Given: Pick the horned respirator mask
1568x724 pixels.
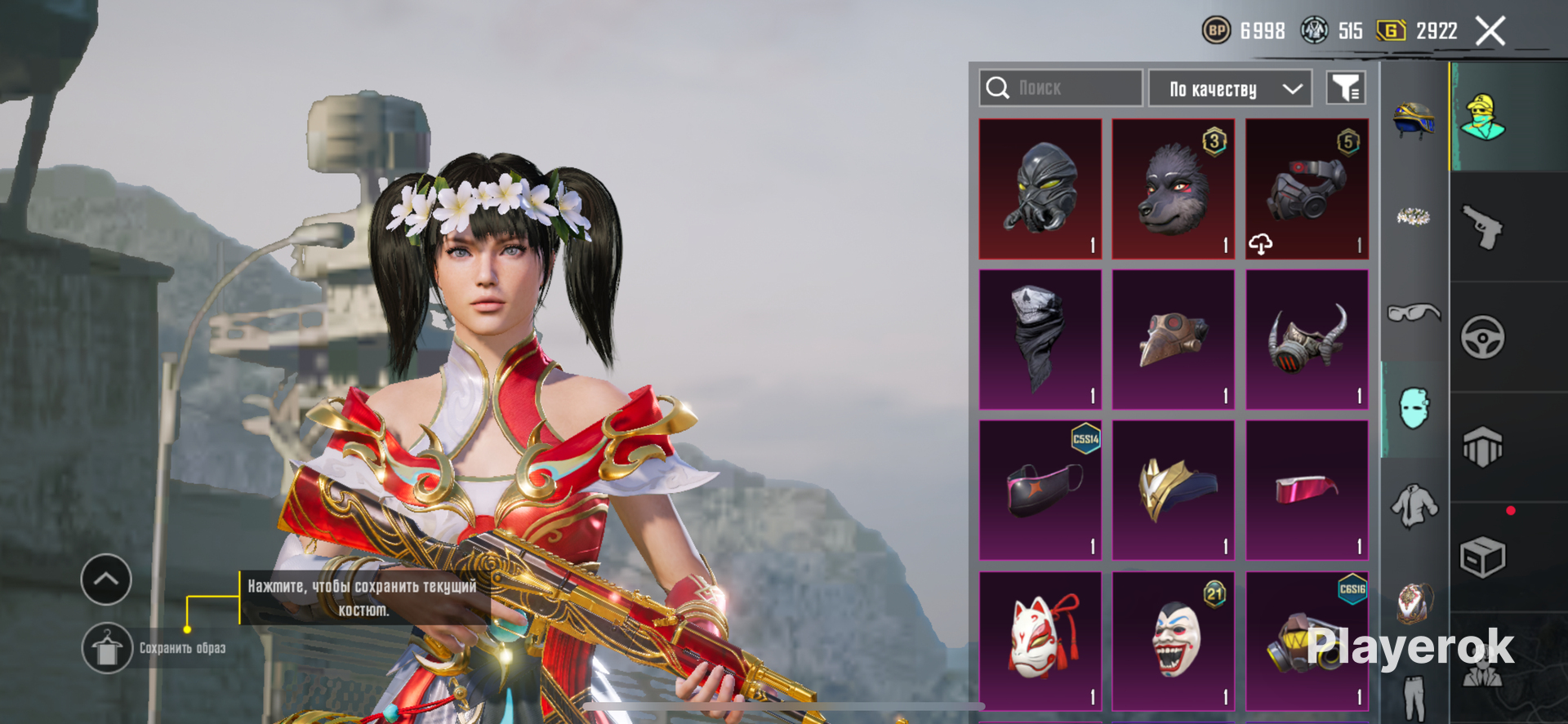Looking at the screenshot, I should tap(1307, 340).
